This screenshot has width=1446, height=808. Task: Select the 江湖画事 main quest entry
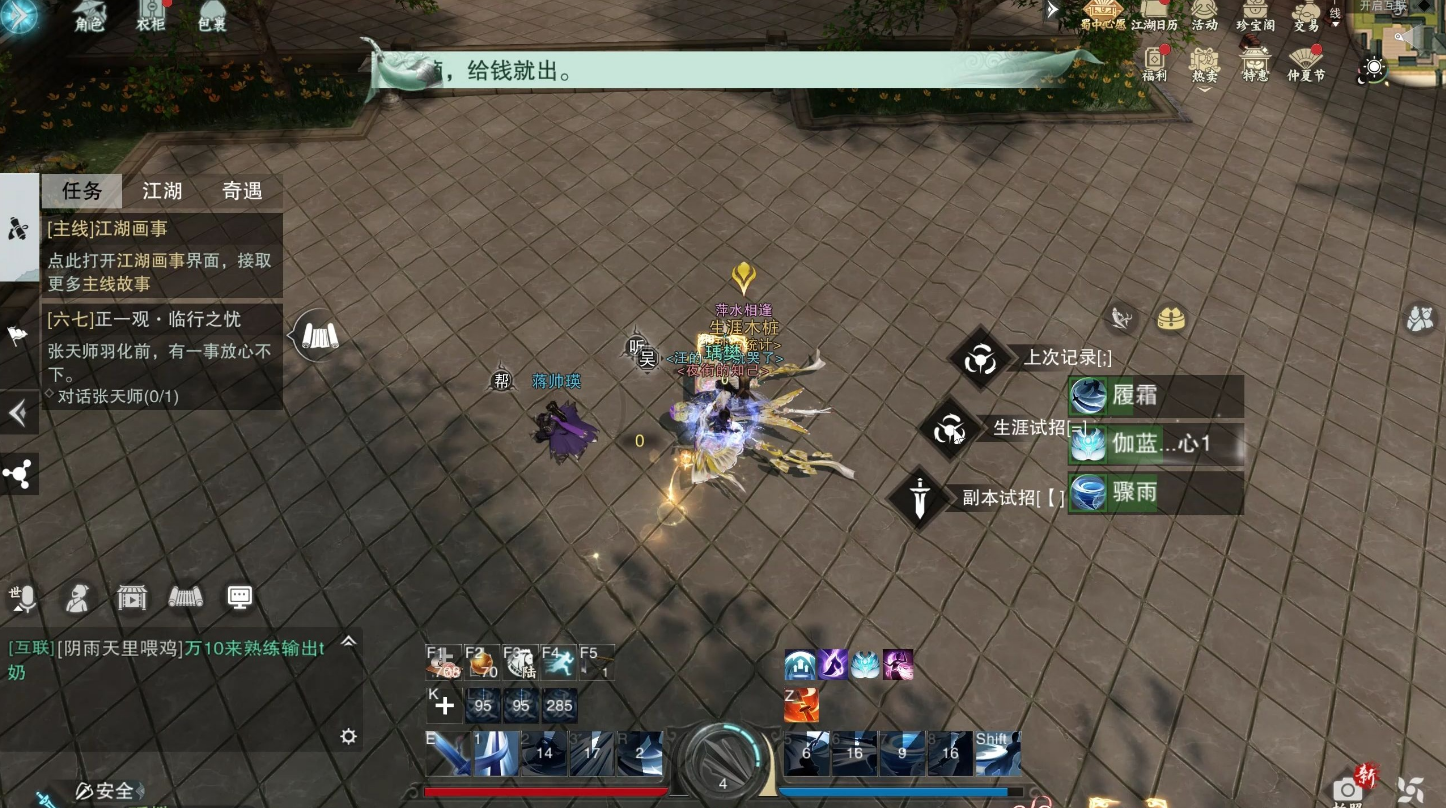point(160,255)
